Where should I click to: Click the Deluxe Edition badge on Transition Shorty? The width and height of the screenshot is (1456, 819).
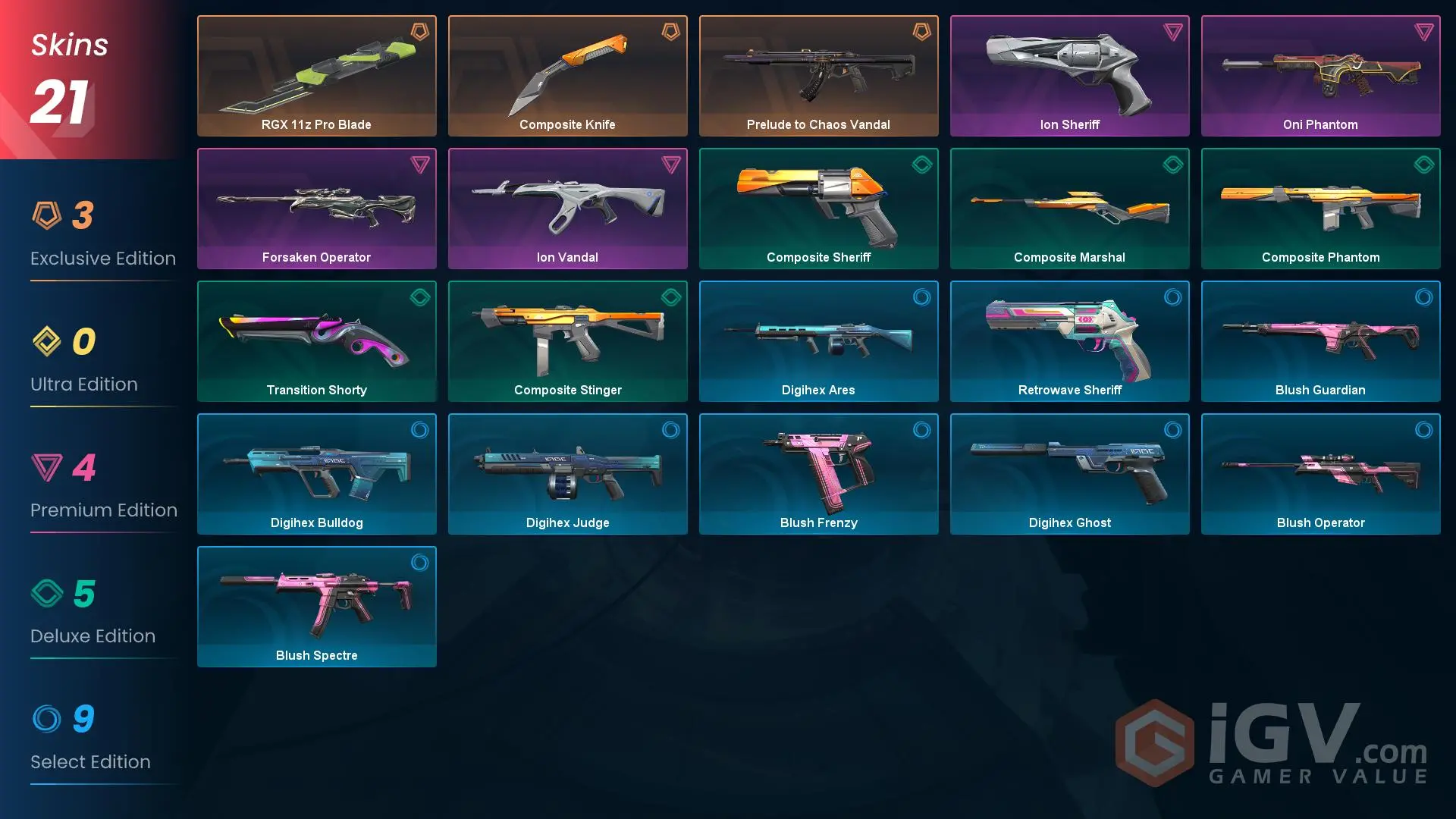pyautogui.click(x=419, y=298)
